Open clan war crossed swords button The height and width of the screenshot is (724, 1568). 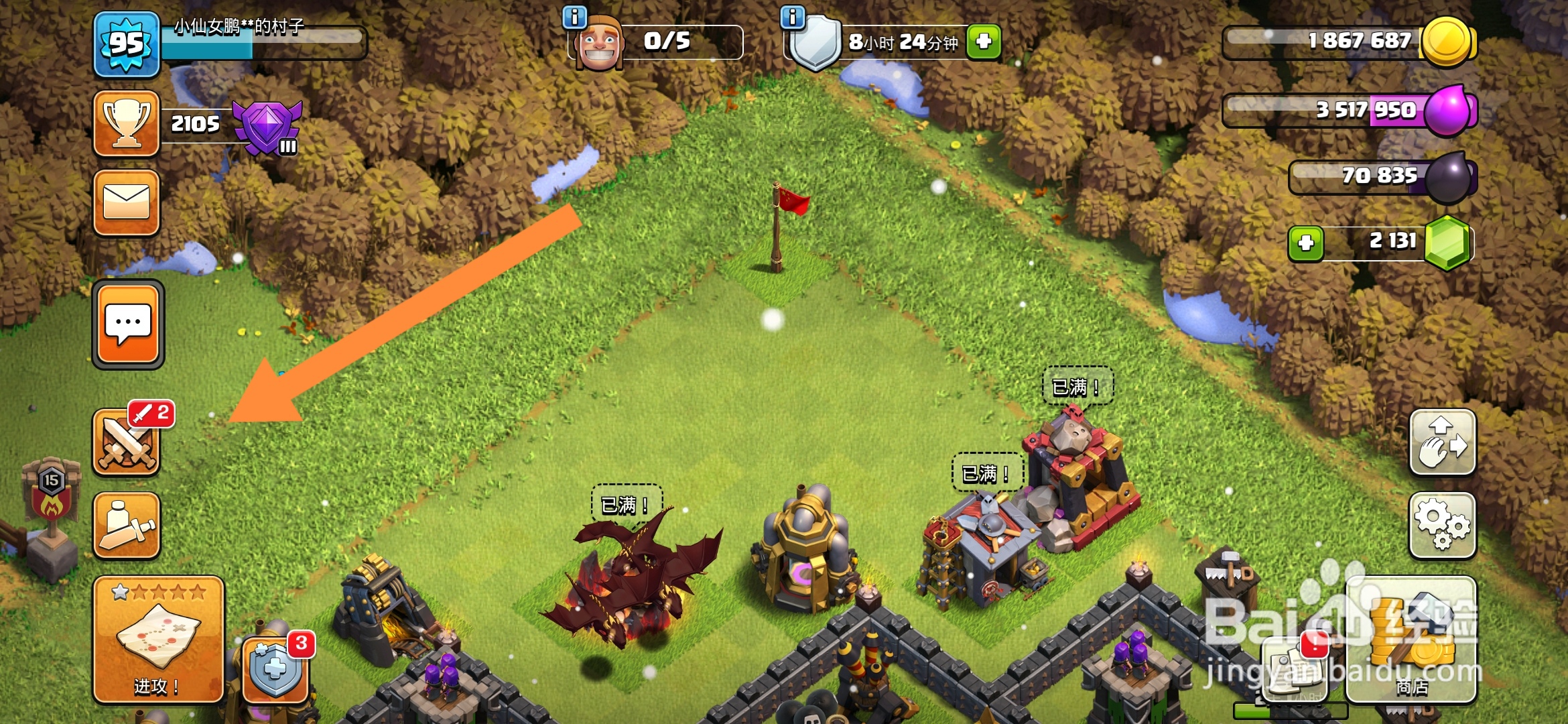coord(127,444)
